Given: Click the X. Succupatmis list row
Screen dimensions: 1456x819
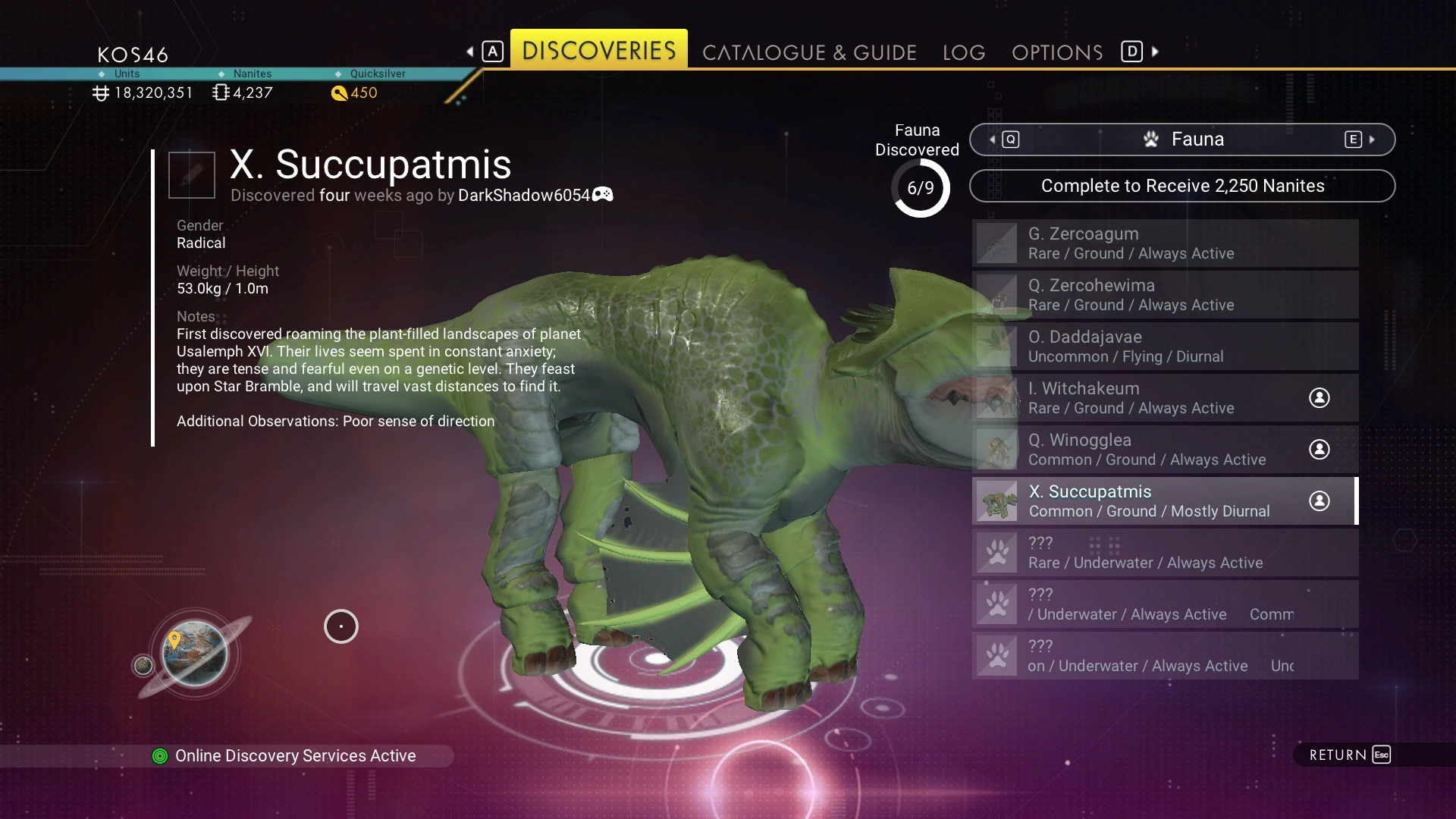Looking at the screenshot, I should [1165, 501].
